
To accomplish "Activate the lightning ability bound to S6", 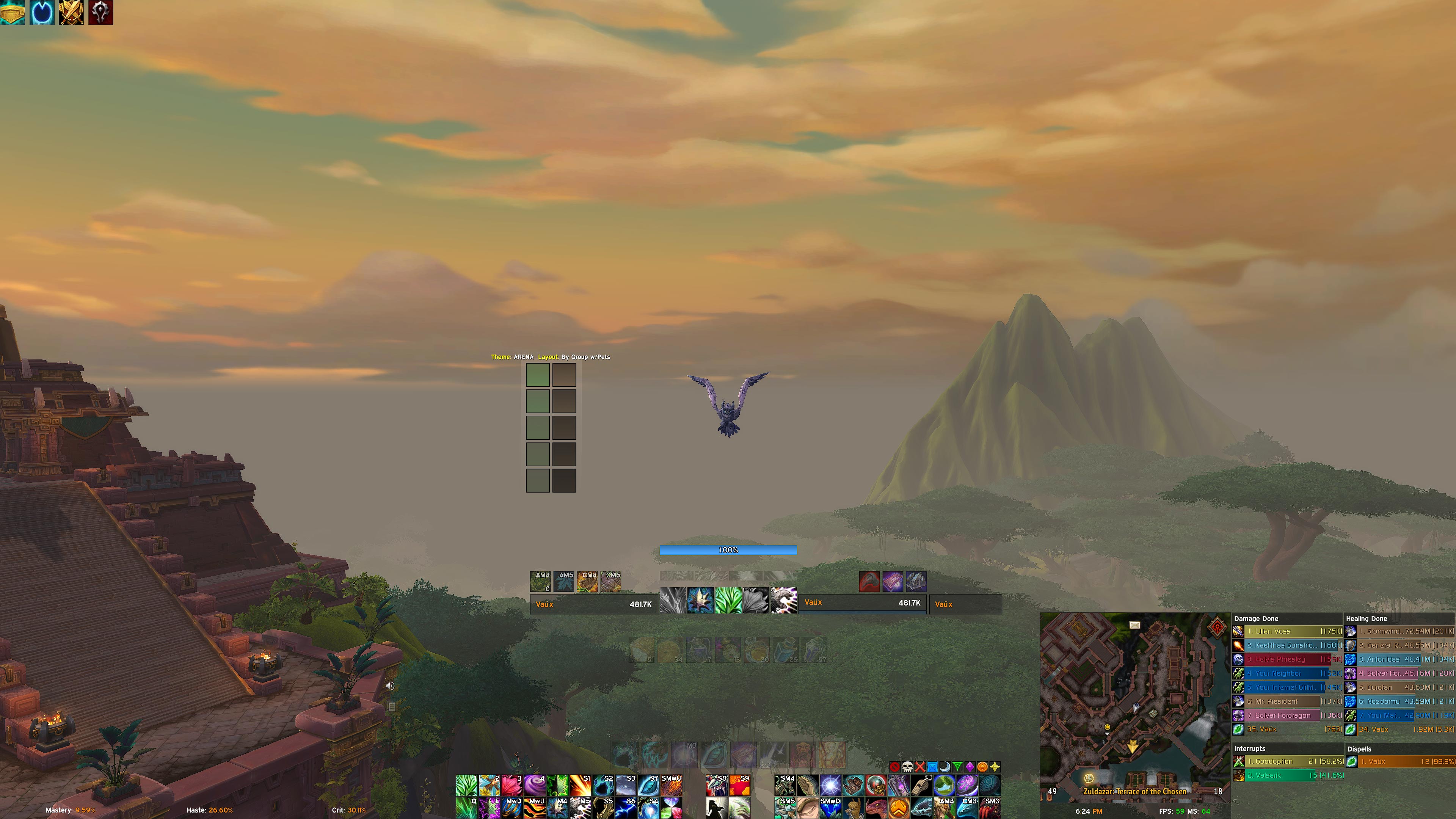I will 626,808.
